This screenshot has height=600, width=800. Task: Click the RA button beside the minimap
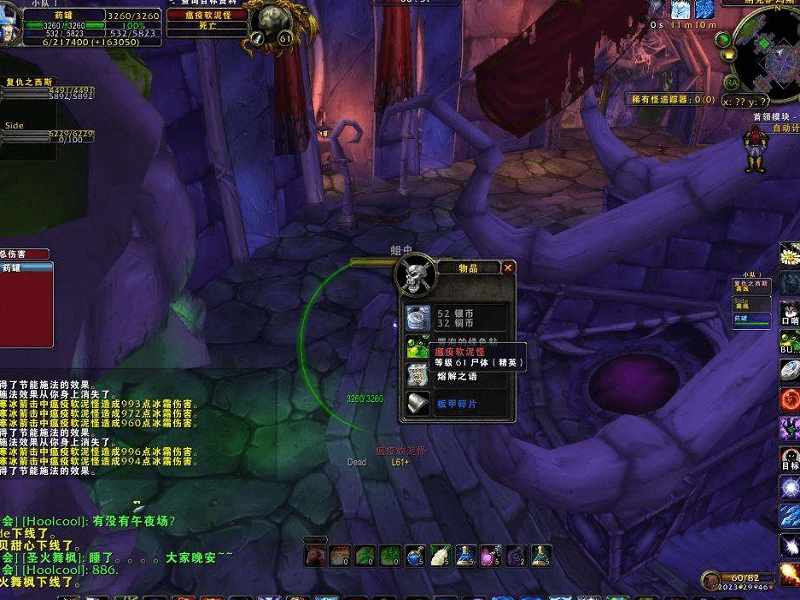click(732, 82)
